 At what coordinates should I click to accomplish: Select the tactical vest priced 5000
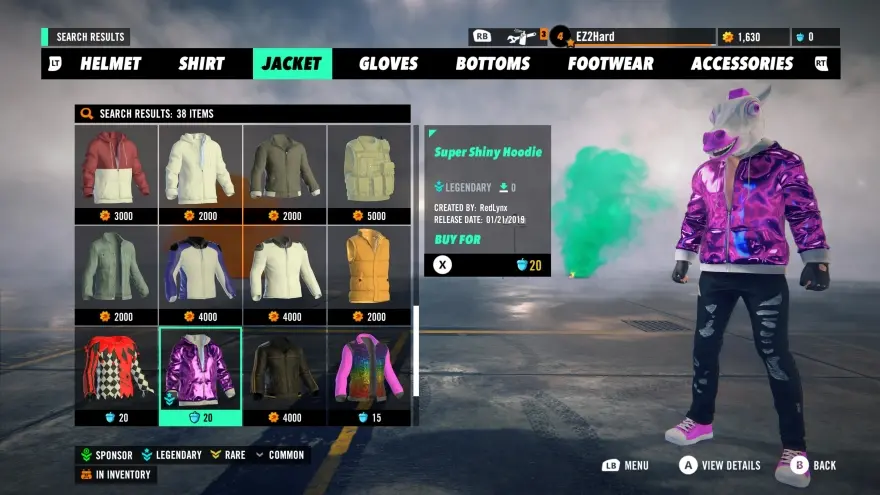pos(369,168)
